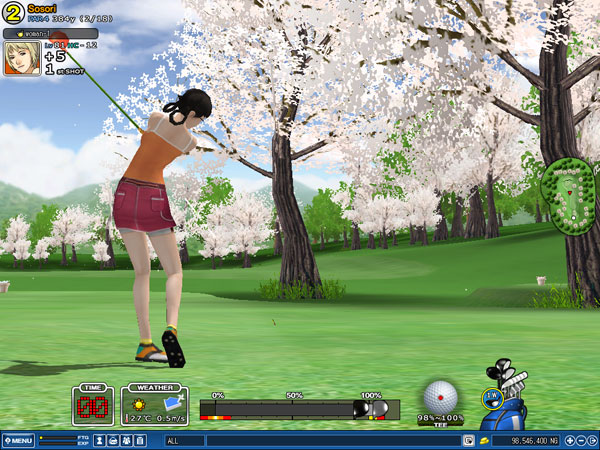Click the round arrow button at bar's end
600x450 pixels.
click(593, 440)
